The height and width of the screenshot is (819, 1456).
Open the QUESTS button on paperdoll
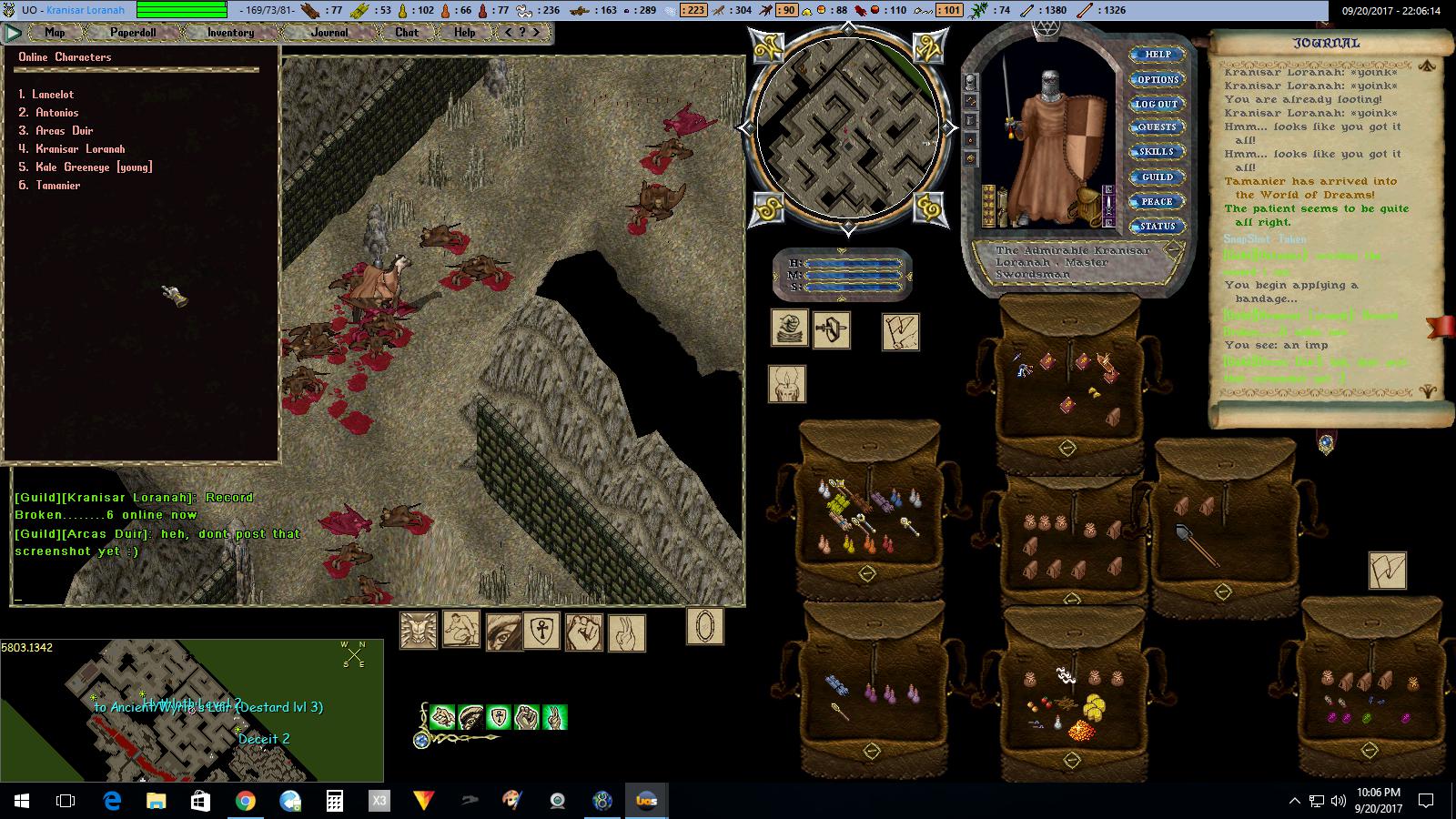pos(1157,127)
